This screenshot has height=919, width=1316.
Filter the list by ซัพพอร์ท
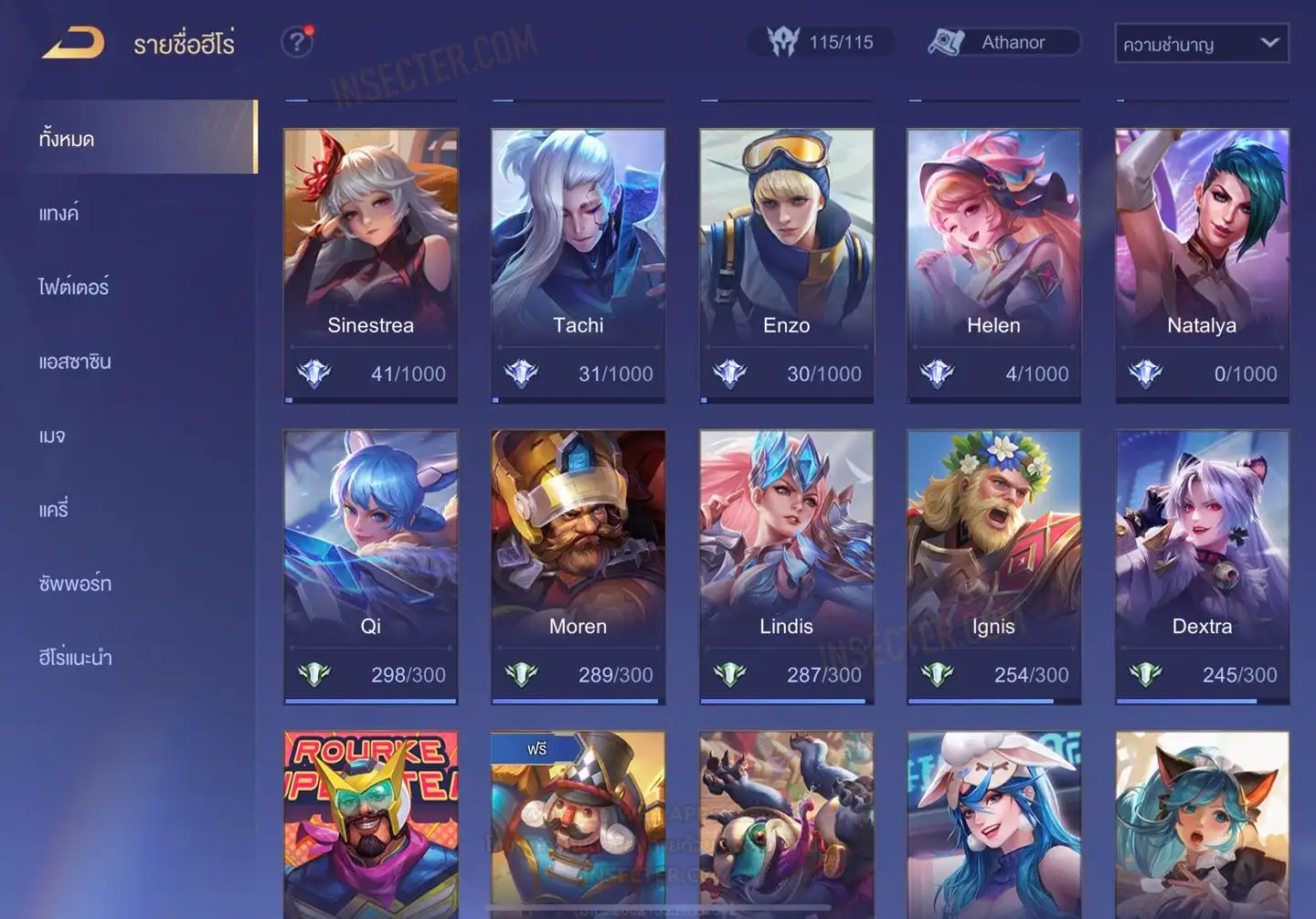(75, 584)
